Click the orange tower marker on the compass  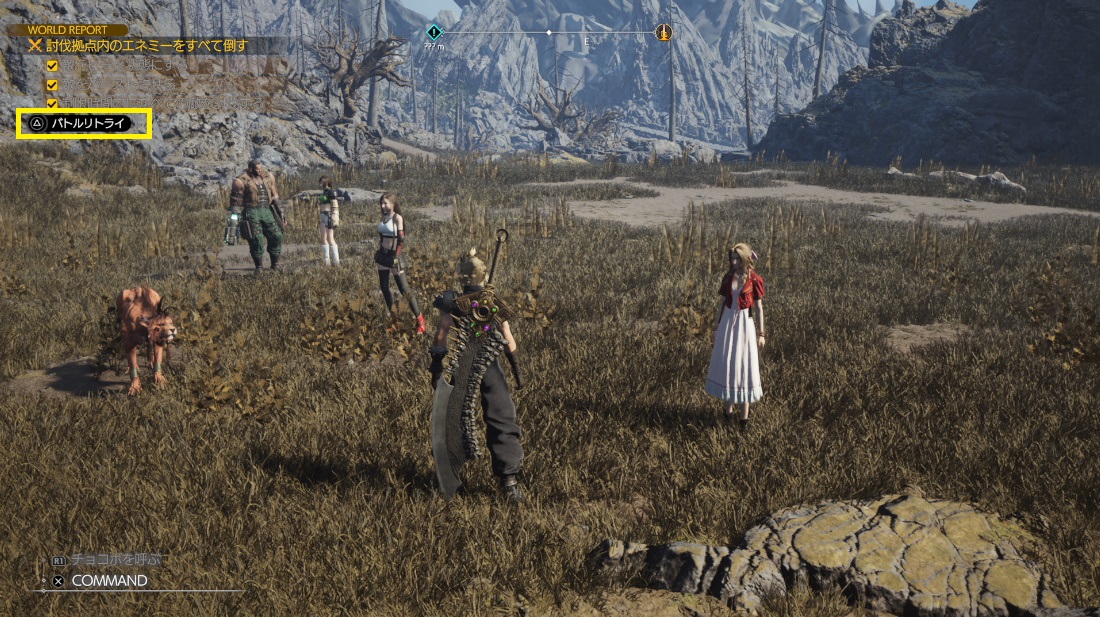click(x=662, y=32)
